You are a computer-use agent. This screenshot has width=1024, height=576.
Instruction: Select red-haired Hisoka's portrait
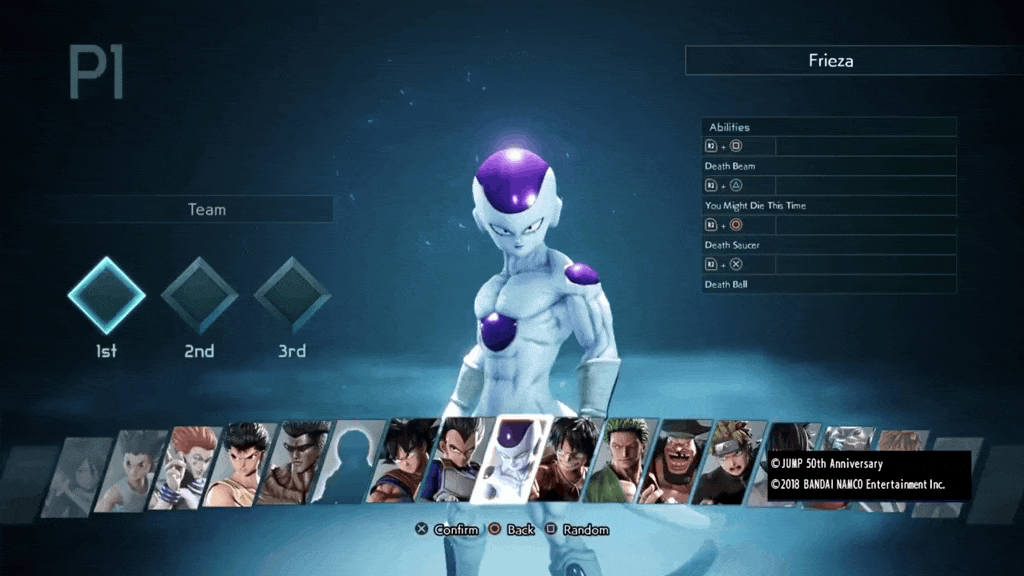(183, 467)
